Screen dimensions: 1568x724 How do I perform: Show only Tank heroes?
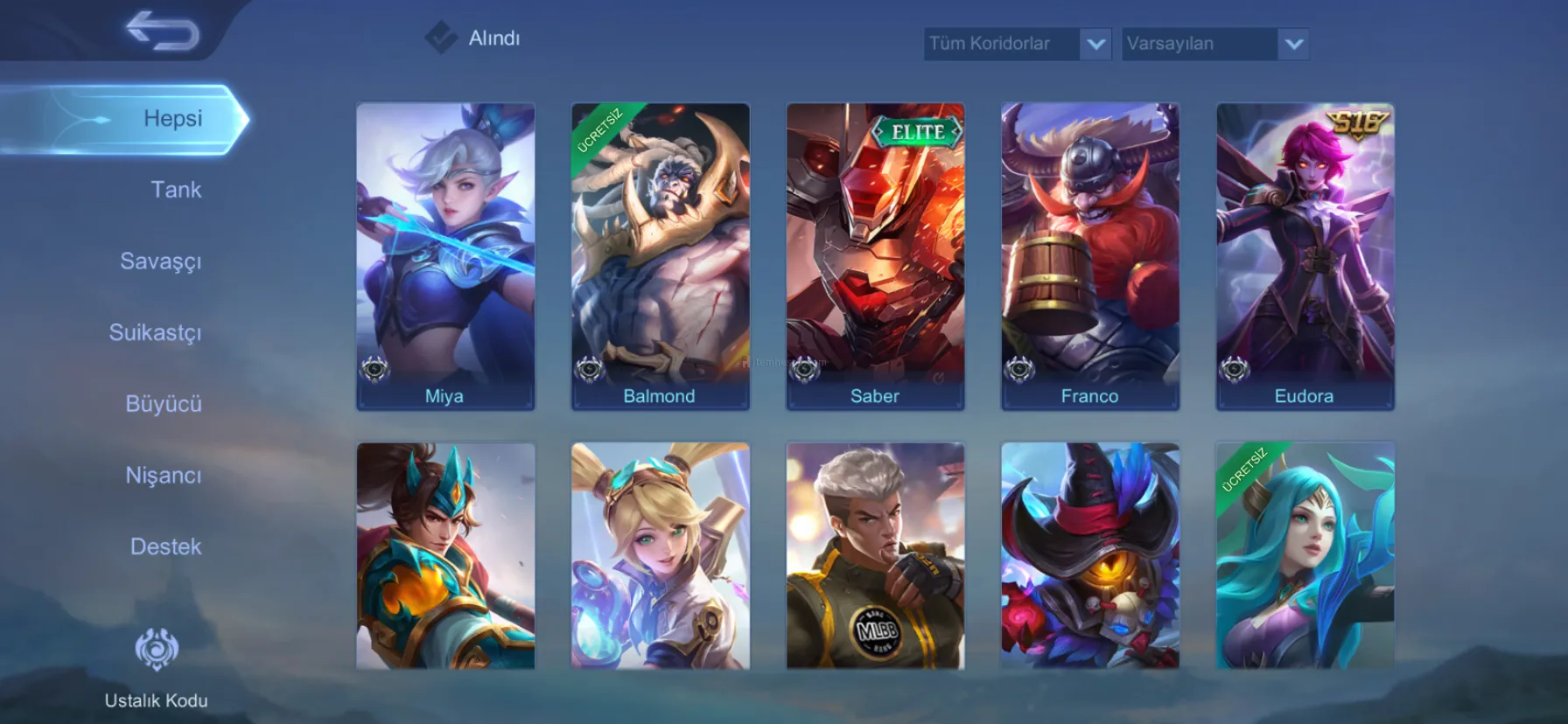[x=175, y=190]
